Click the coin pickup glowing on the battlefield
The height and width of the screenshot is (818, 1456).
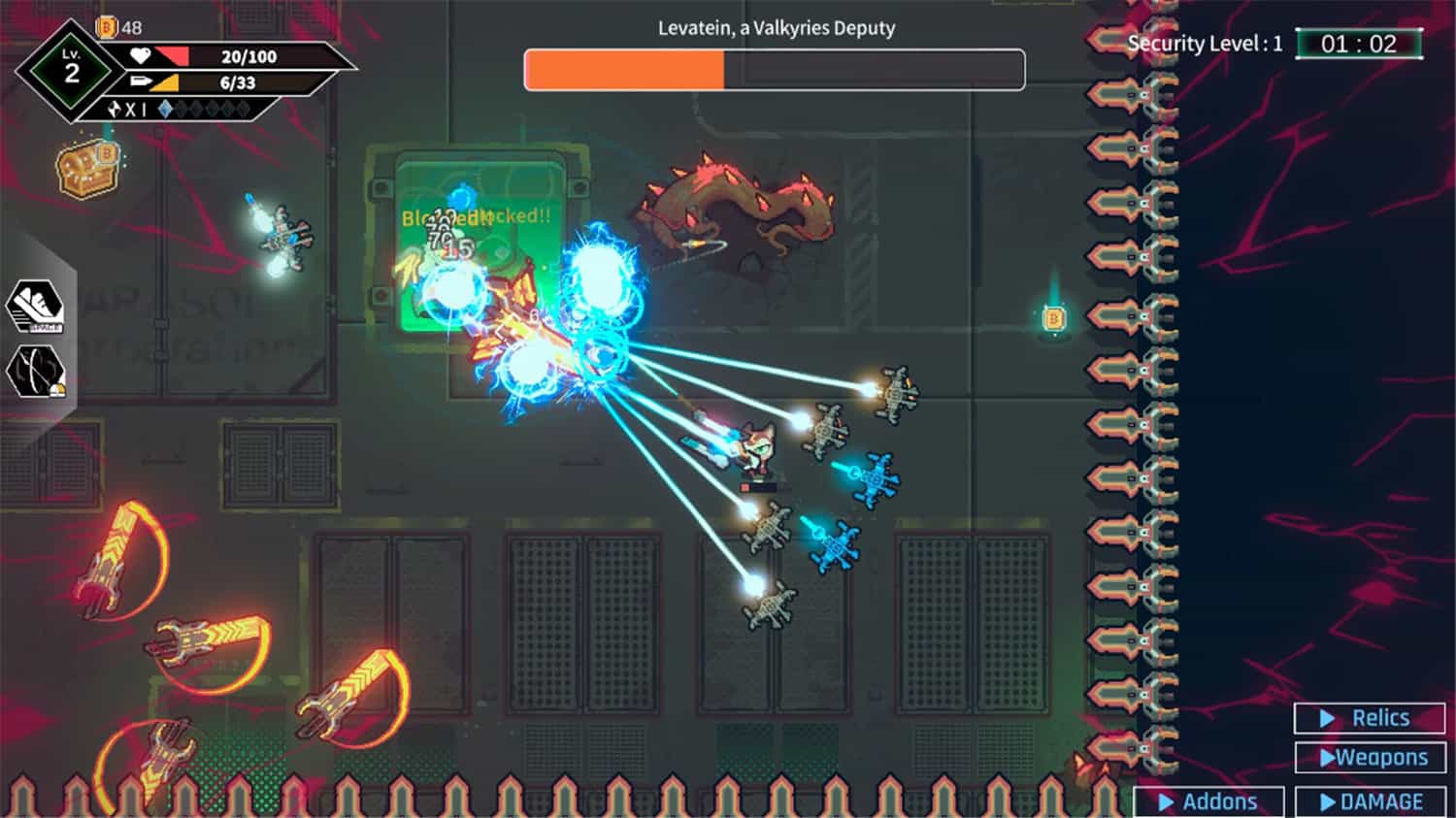click(1054, 318)
